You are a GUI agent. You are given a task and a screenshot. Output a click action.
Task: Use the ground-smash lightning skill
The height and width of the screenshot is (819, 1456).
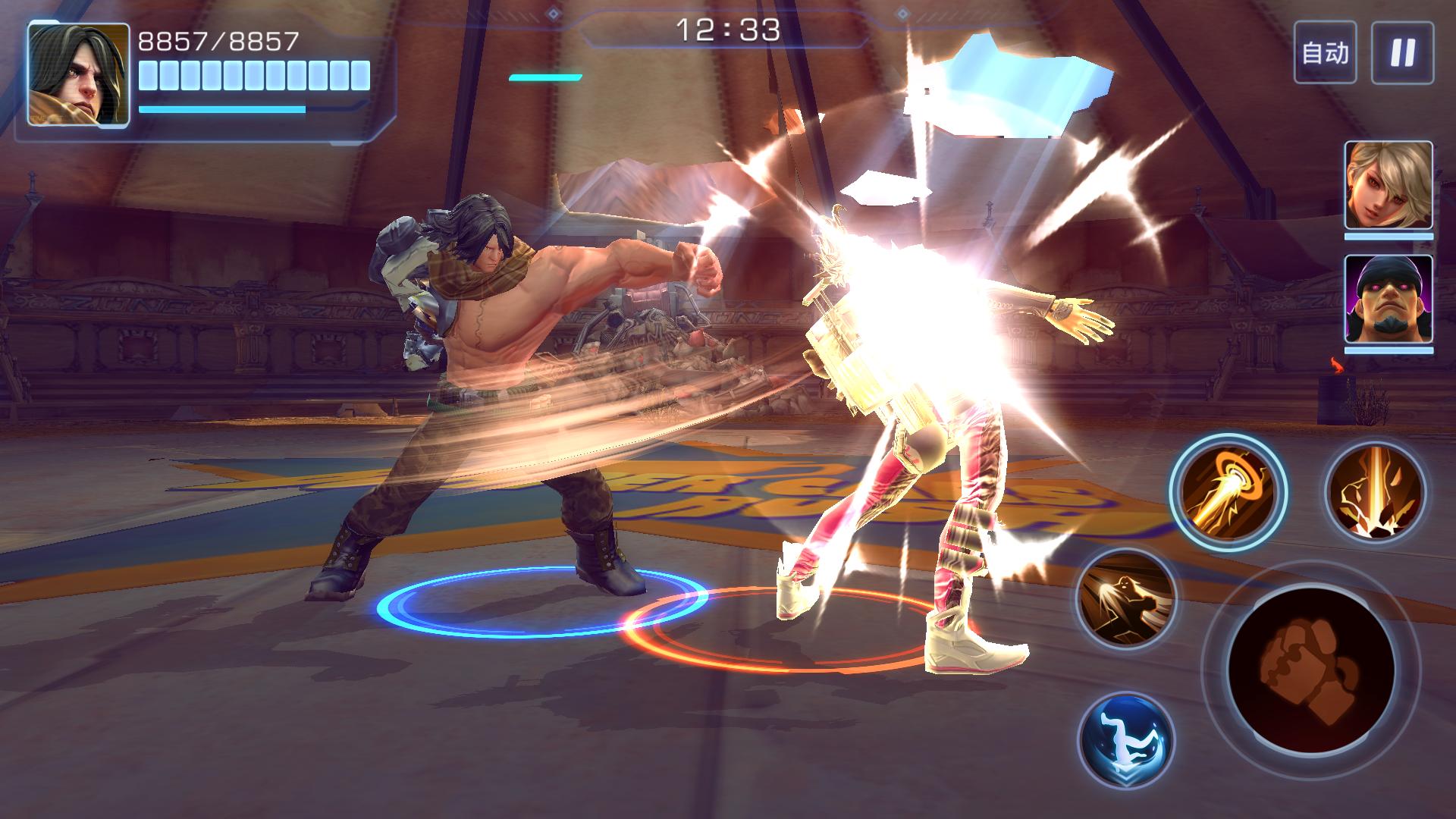1375,492
